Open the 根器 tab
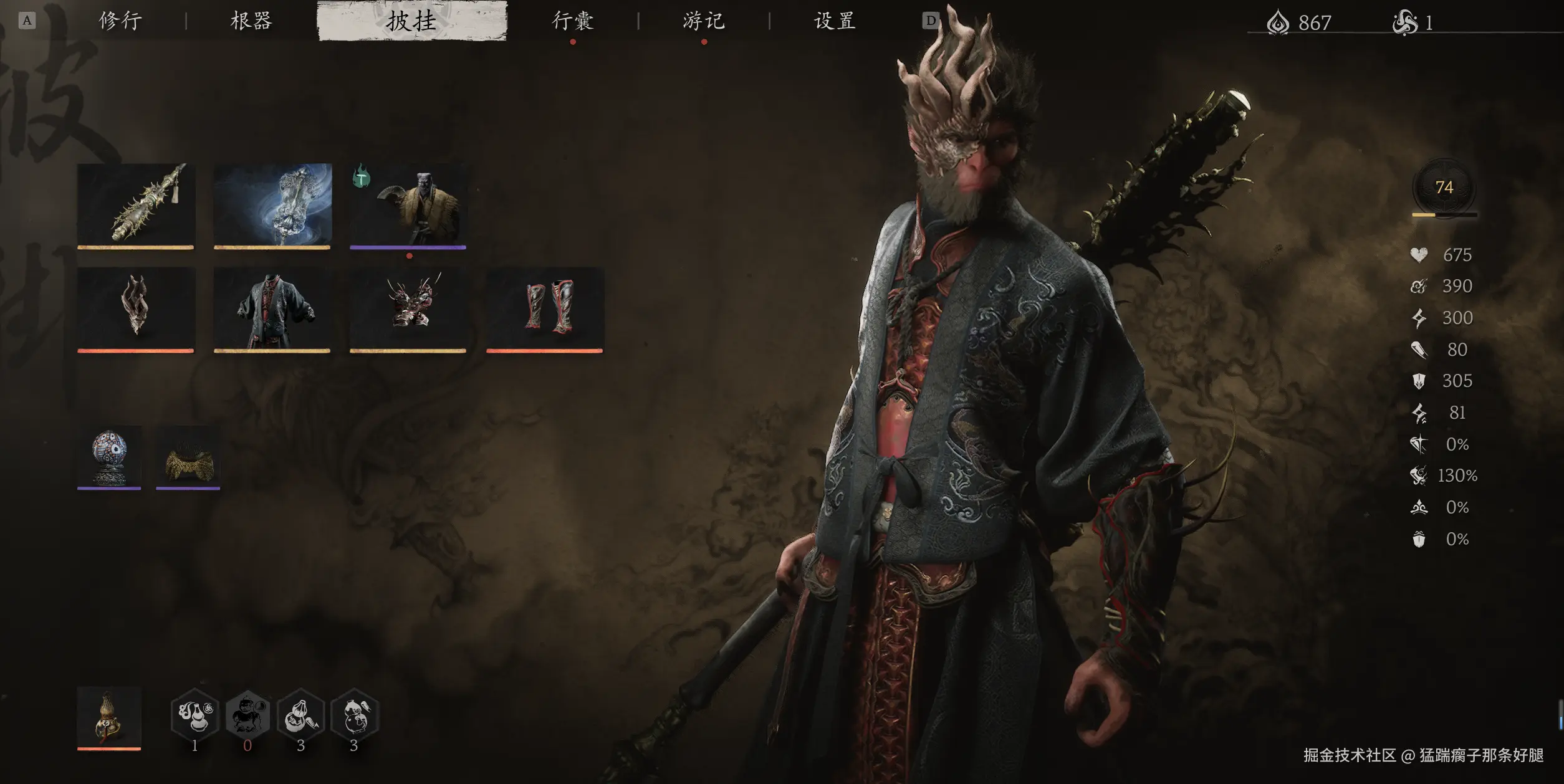This screenshot has height=784, width=1564. pyautogui.click(x=251, y=21)
